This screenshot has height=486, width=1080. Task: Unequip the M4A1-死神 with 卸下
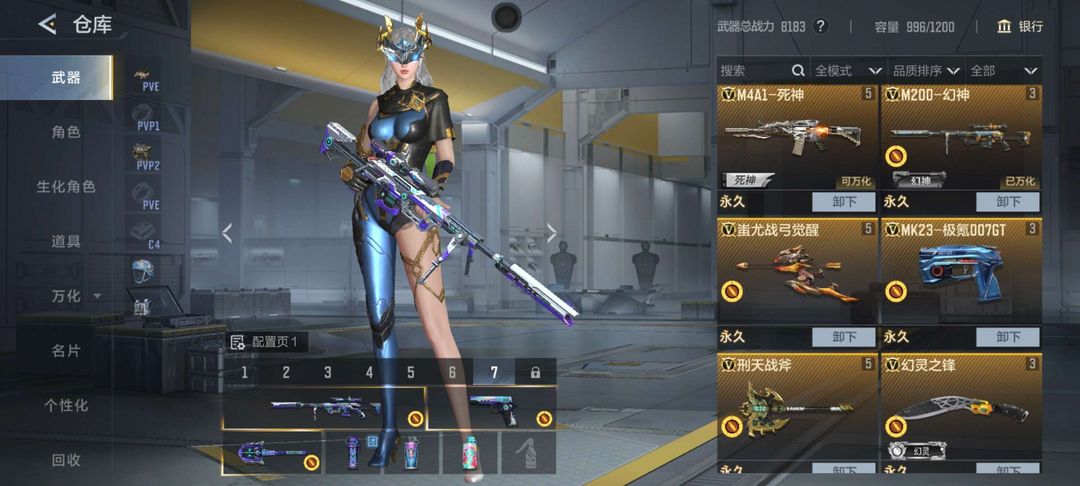tap(843, 201)
